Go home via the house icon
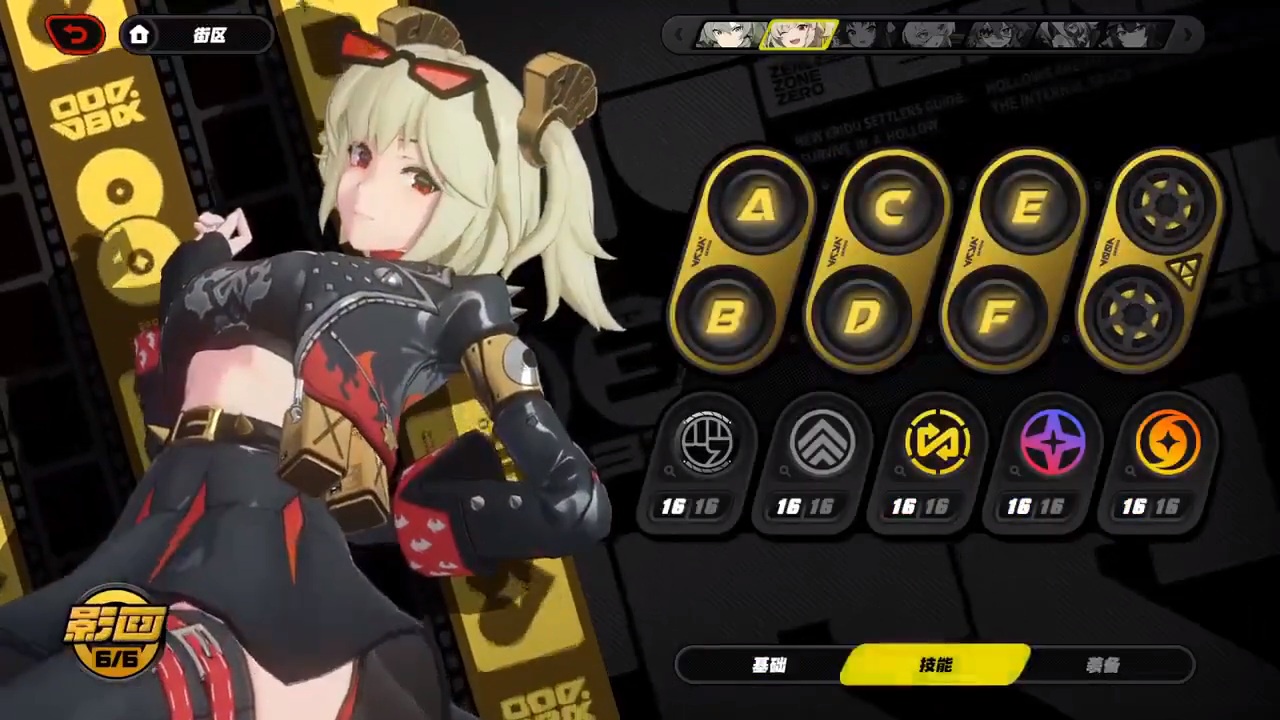This screenshot has height=720, width=1280. click(x=139, y=35)
